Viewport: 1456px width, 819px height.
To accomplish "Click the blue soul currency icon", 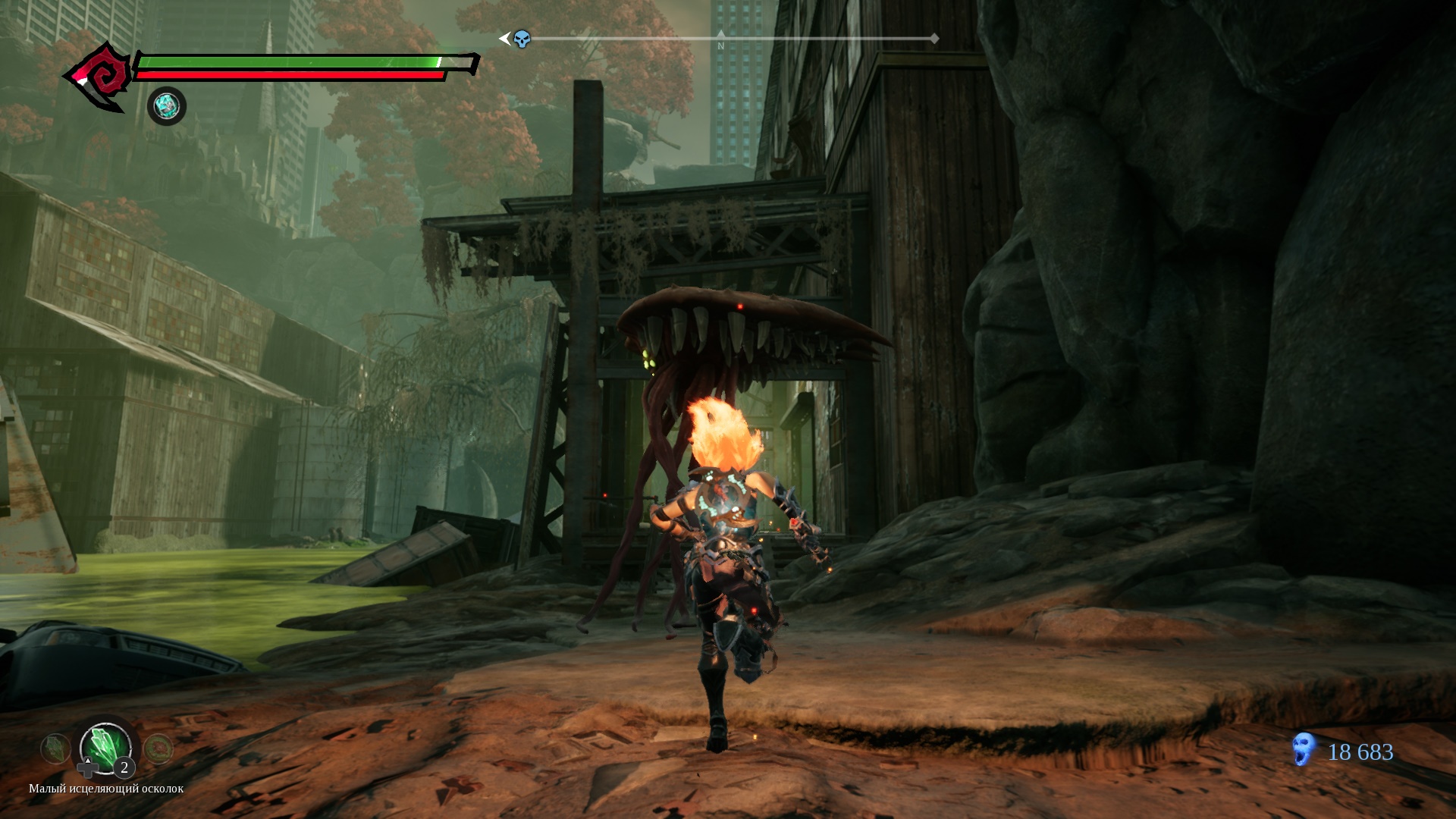I will 1303,750.
